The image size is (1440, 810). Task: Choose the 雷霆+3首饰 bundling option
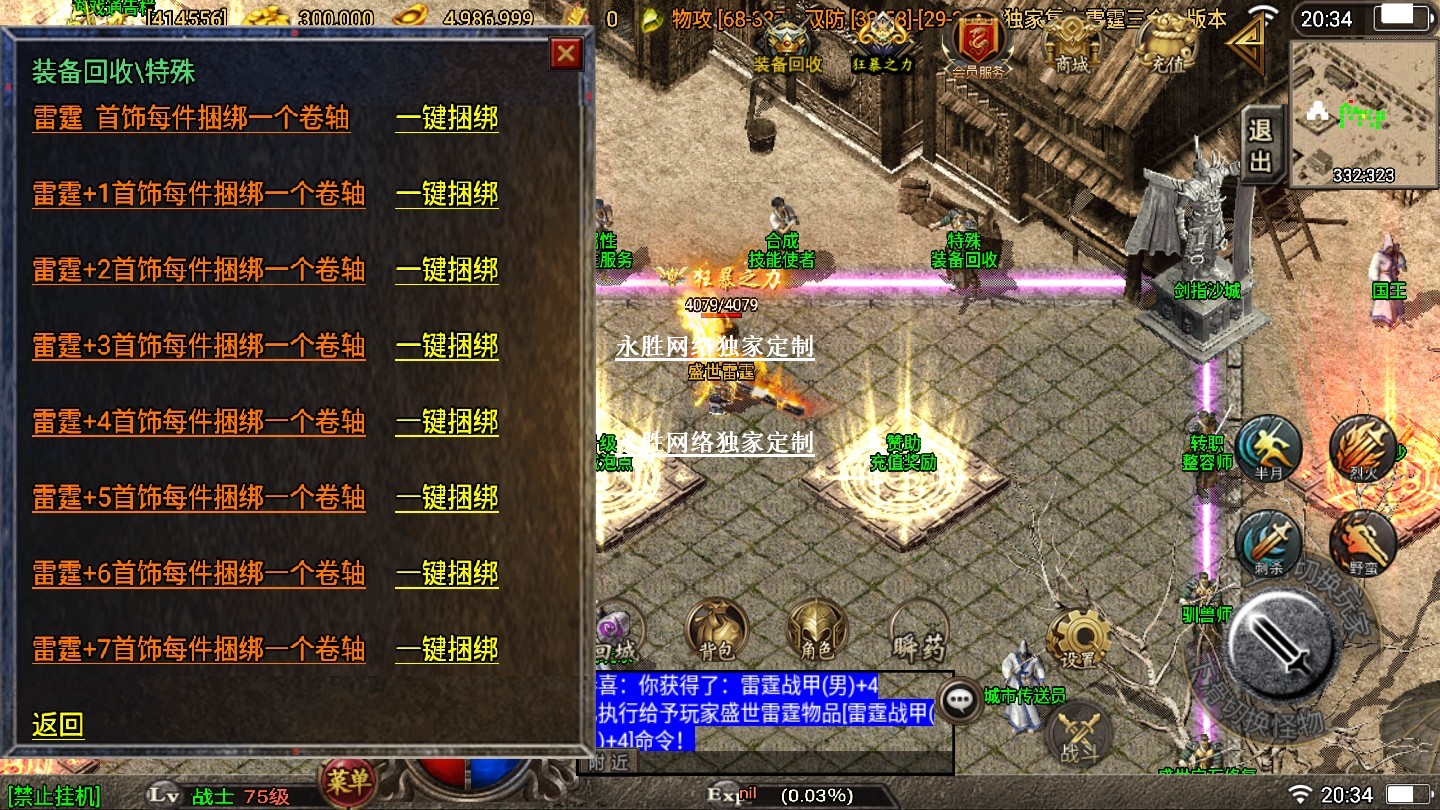click(199, 346)
